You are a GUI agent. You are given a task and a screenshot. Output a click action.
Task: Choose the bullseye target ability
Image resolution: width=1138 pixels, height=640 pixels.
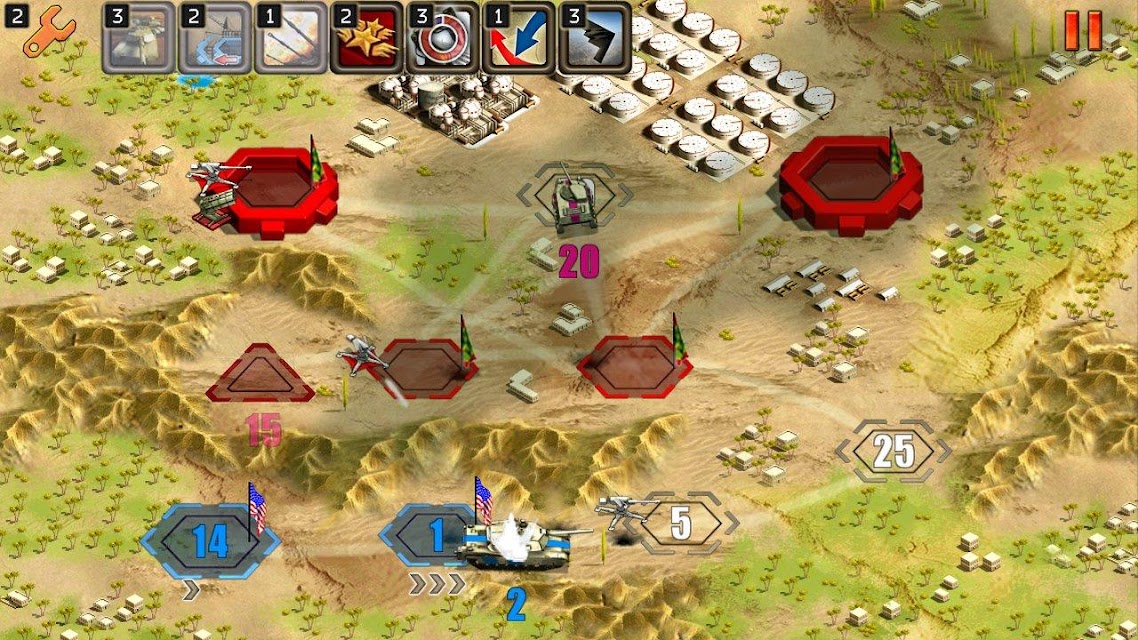point(443,38)
